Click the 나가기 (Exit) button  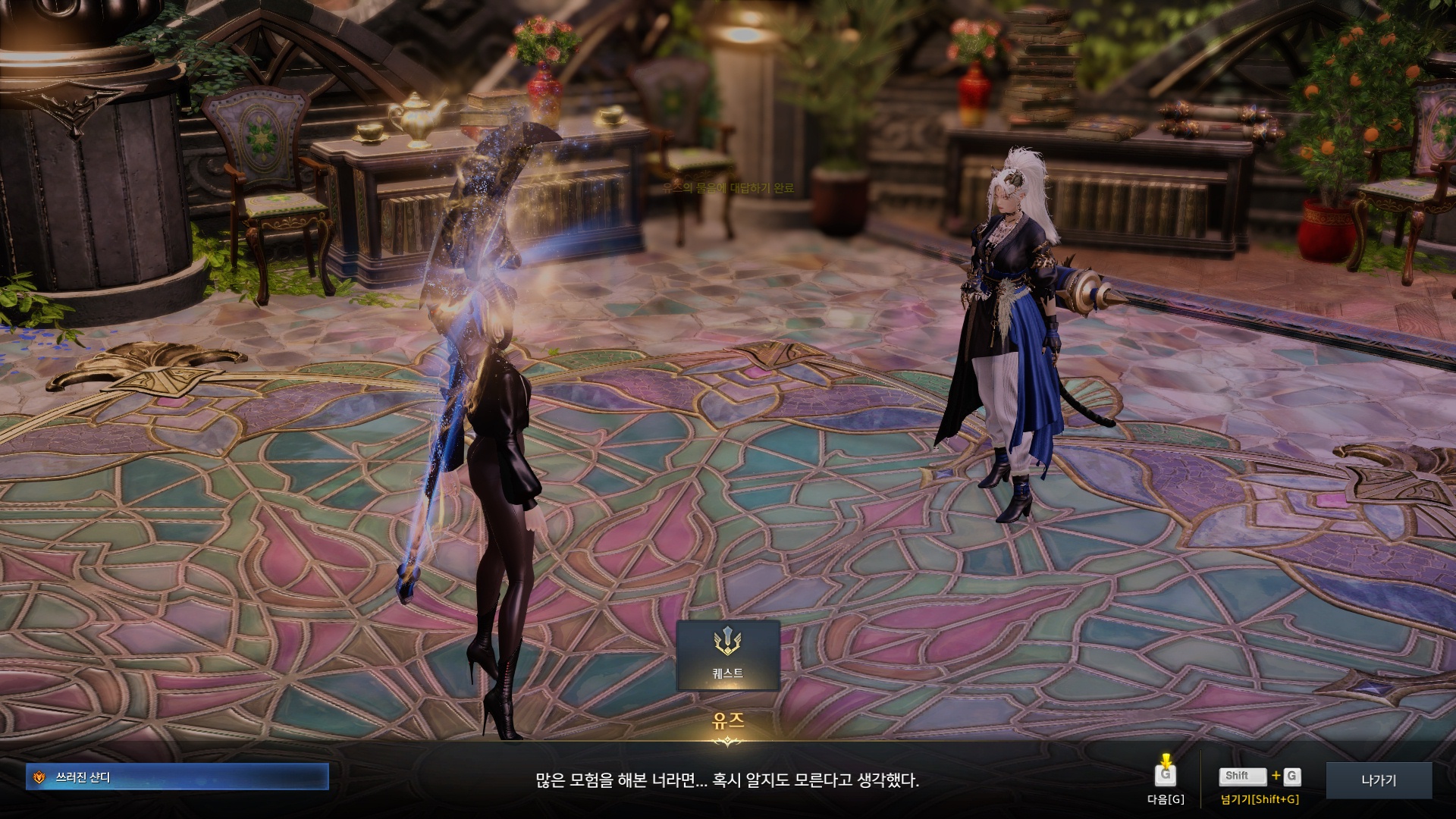1378,780
